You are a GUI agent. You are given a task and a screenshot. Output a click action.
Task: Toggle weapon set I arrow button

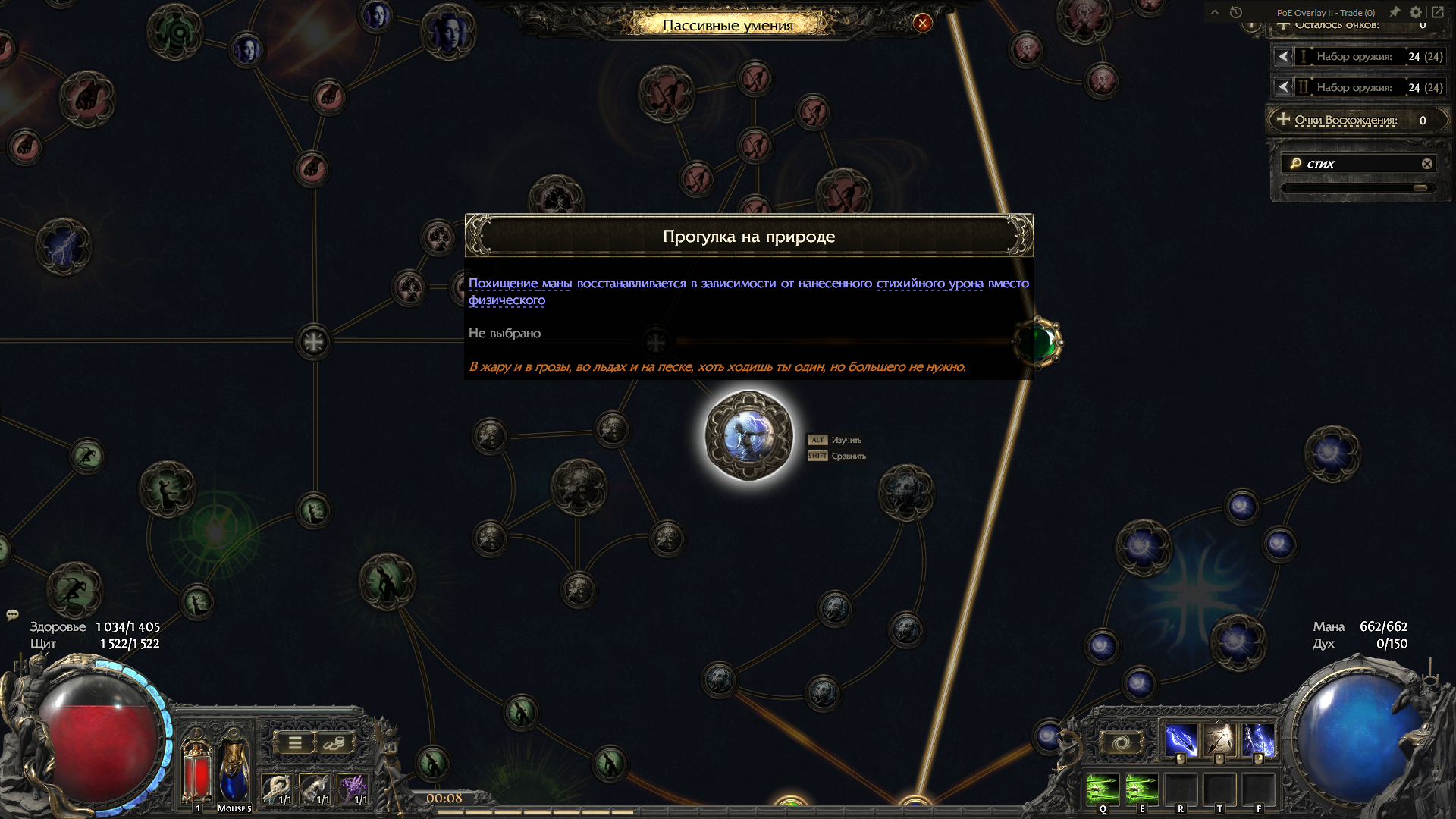(x=1282, y=57)
